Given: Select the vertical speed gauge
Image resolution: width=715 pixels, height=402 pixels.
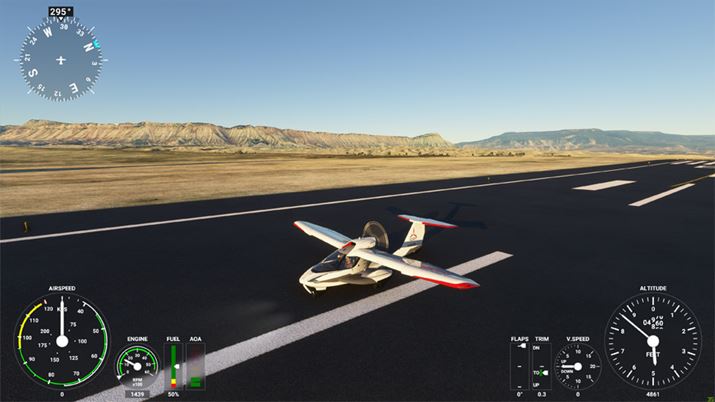Looking at the screenshot, I should point(577,366).
